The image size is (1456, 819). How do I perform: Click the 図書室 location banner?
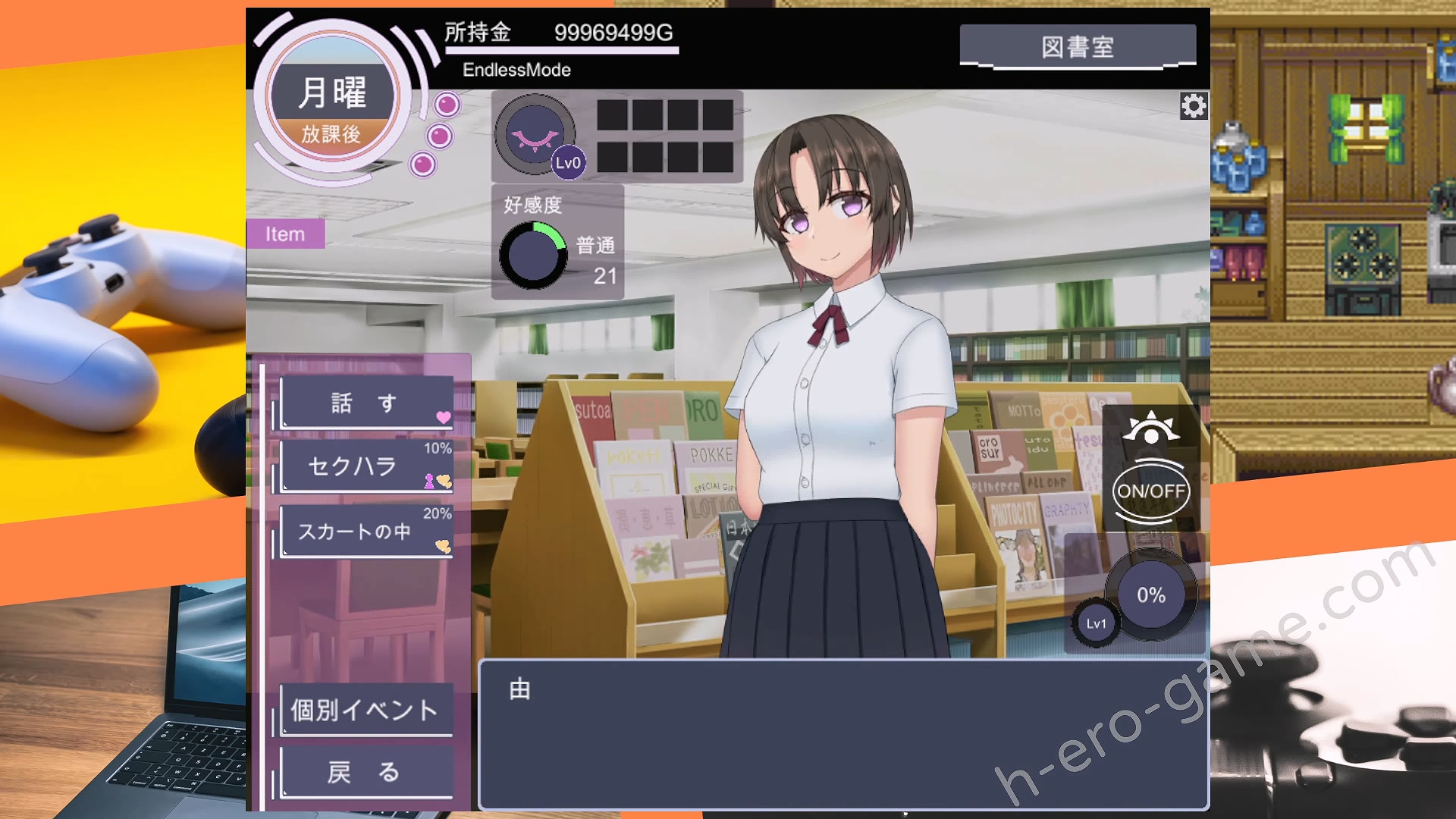click(x=1077, y=47)
